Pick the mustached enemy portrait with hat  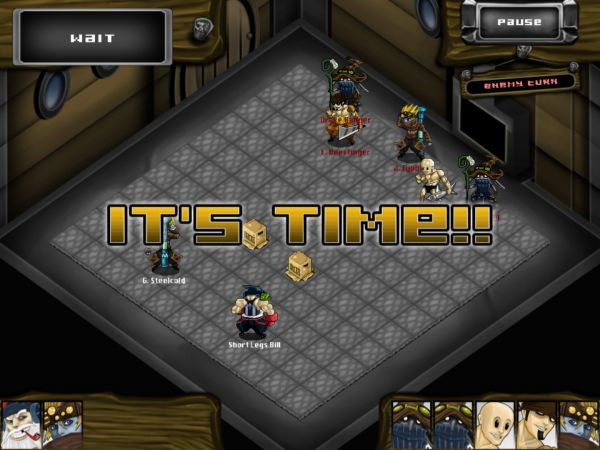point(537,426)
